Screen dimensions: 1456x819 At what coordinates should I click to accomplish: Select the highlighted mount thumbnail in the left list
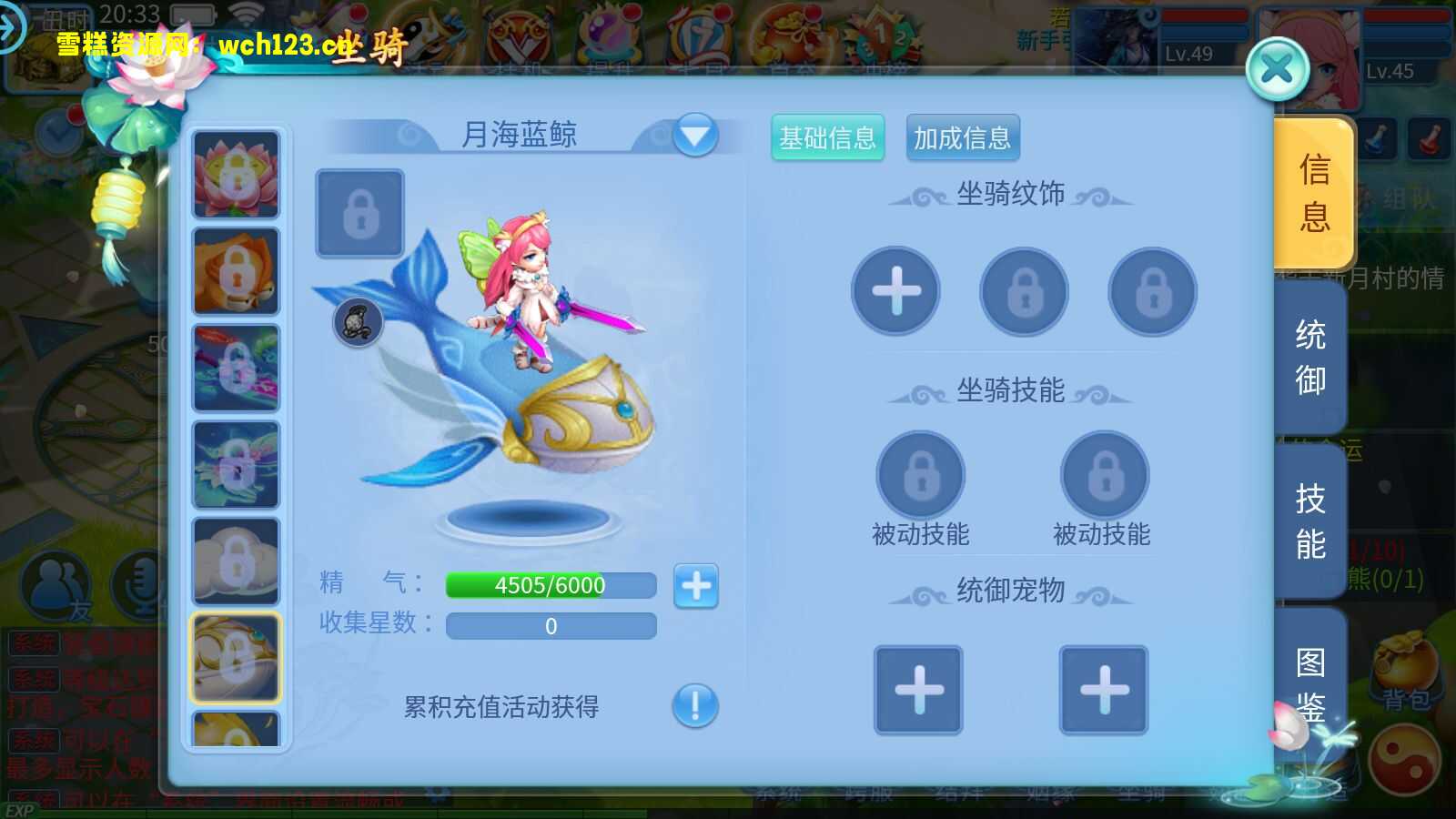235,657
